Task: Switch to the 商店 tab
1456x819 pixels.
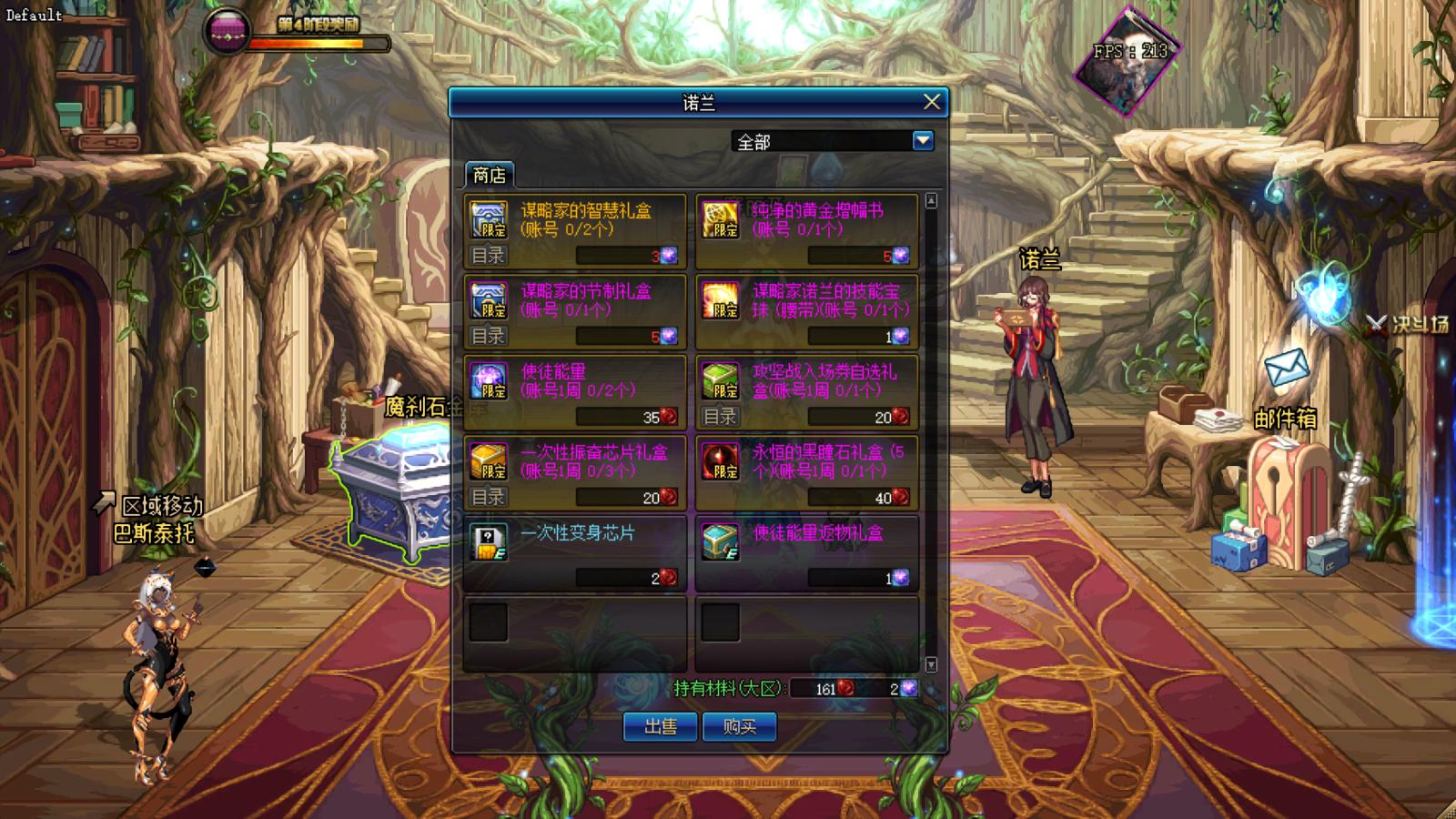Action: (489, 175)
